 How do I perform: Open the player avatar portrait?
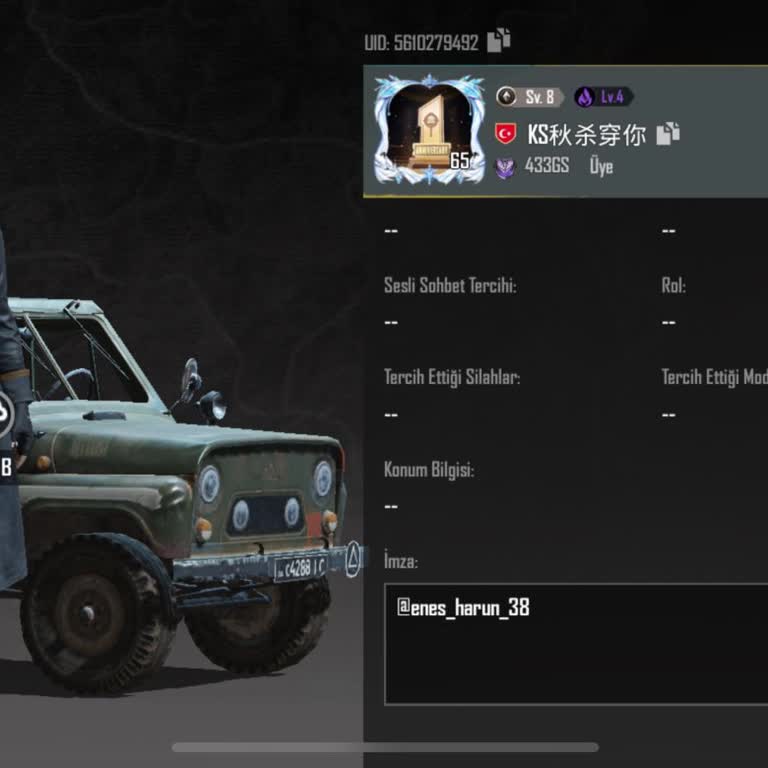[428, 129]
